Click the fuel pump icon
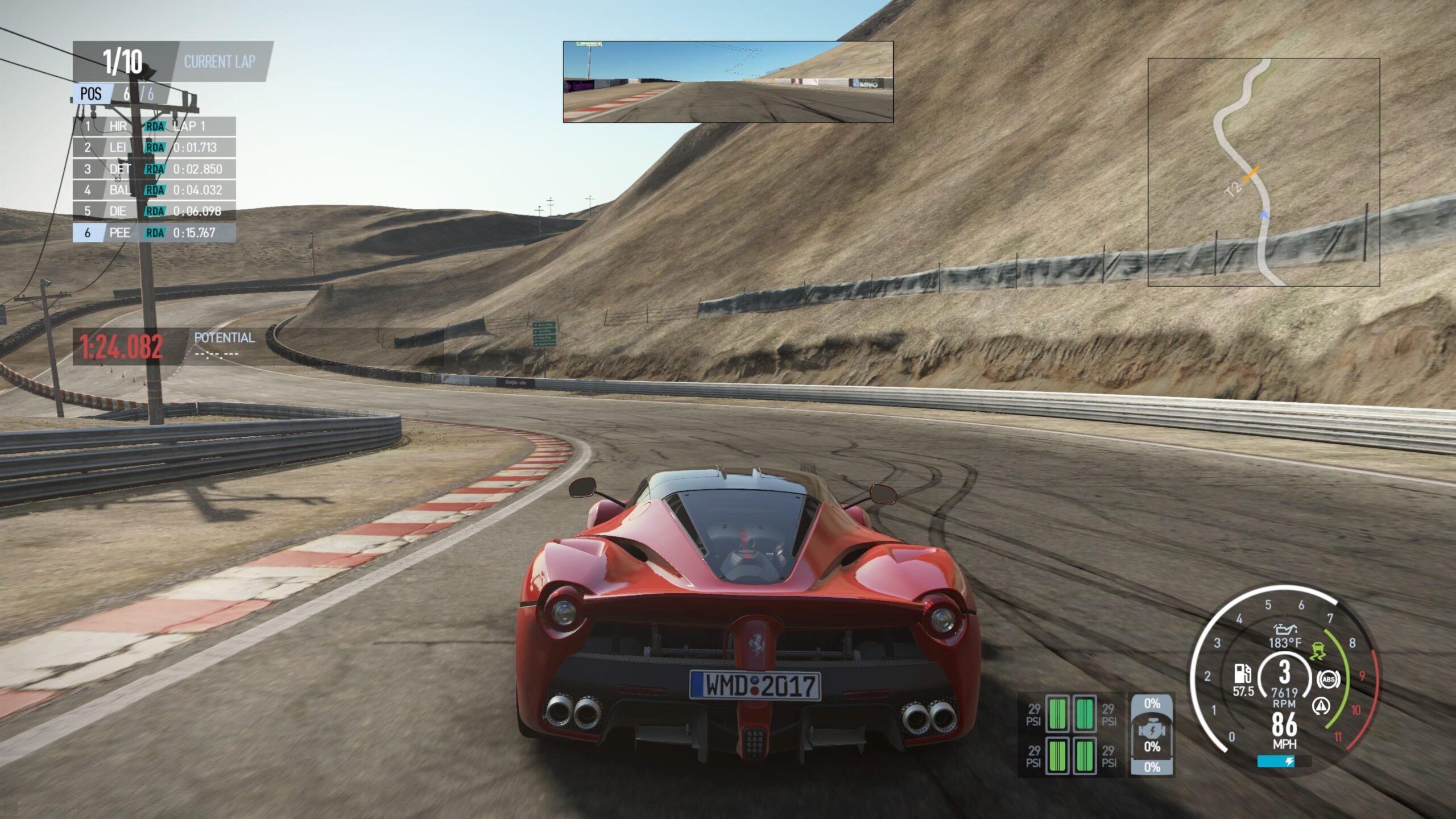This screenshot has width=1456, height=819. coord(1242,674)
